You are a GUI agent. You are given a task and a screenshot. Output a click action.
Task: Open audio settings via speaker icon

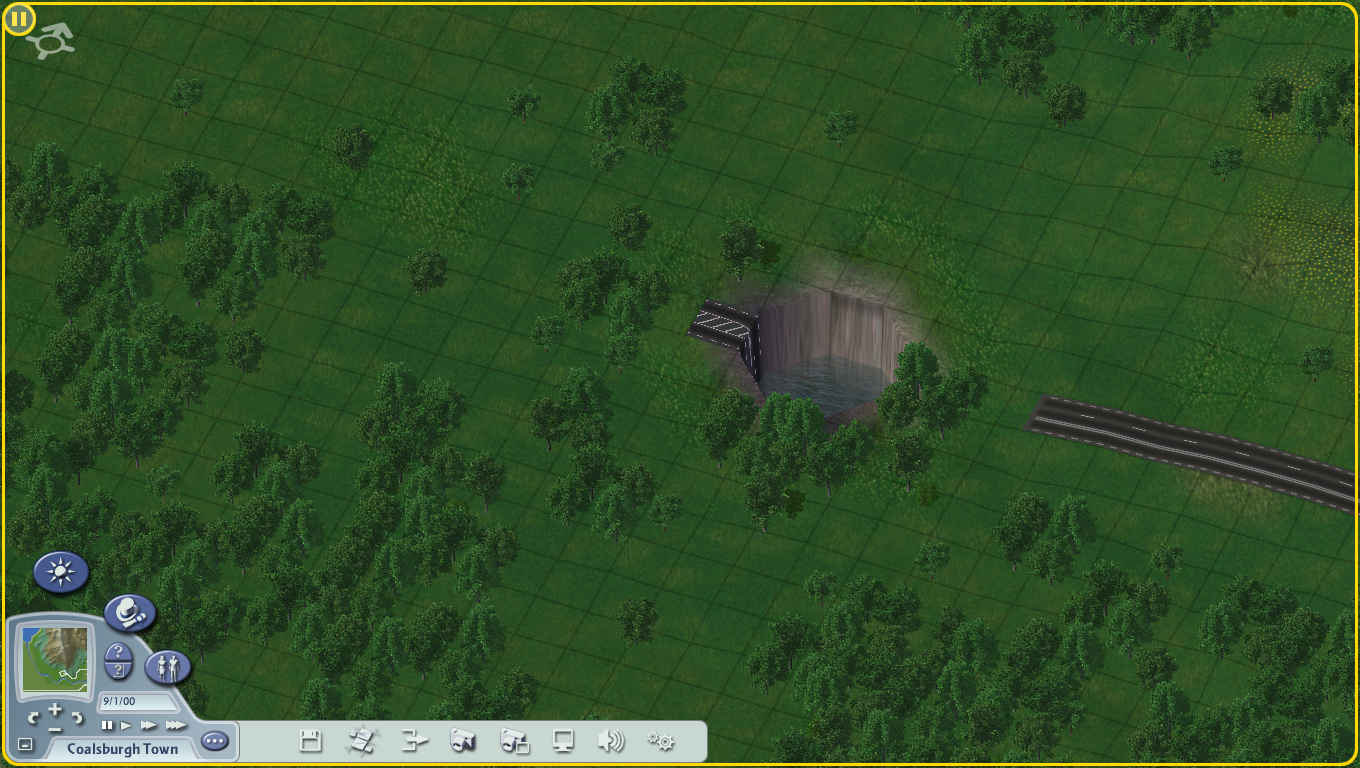tap(610, 741)
